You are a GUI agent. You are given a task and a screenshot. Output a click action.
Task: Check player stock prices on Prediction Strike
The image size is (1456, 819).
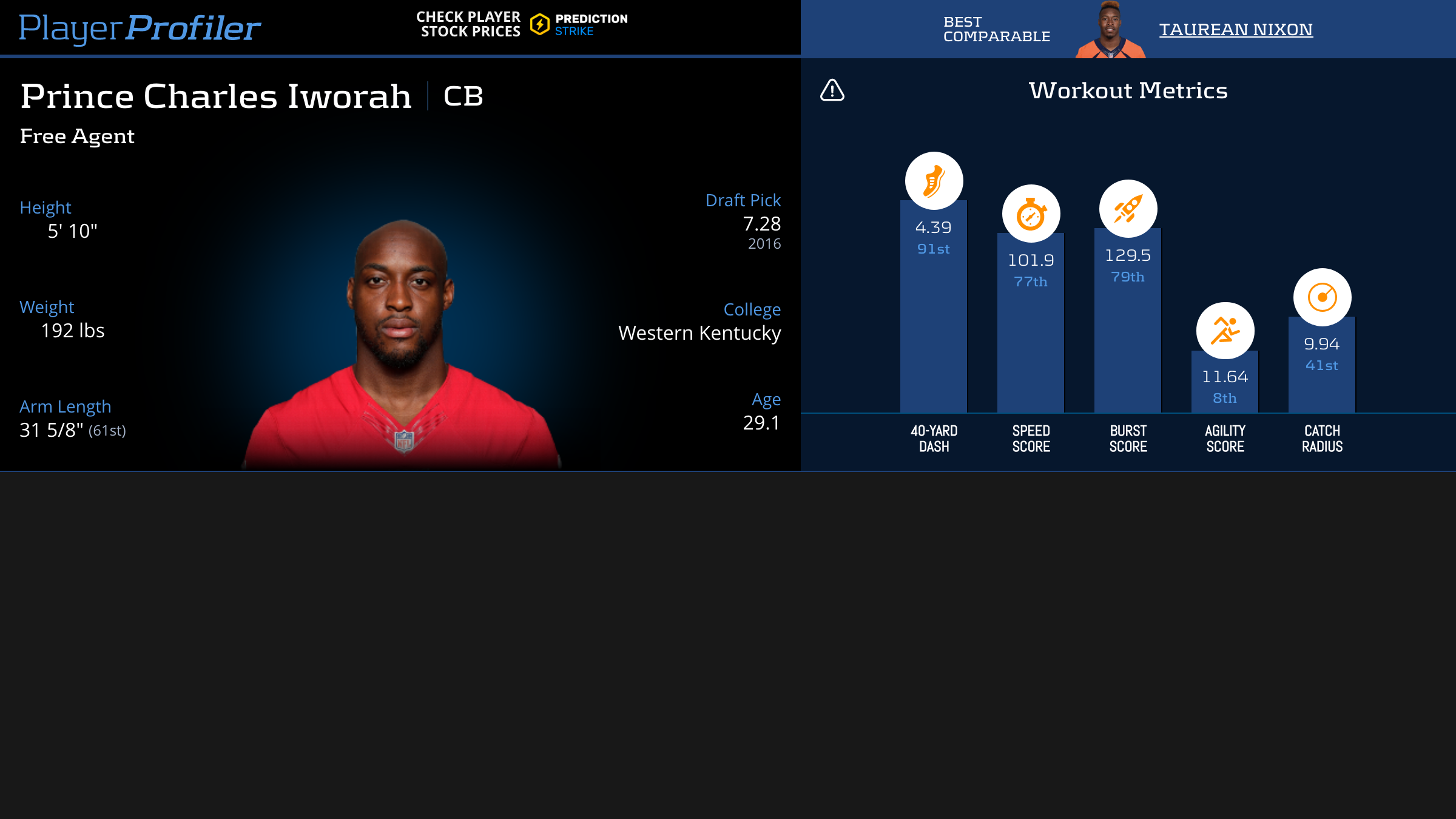click(x=522, y=25)
